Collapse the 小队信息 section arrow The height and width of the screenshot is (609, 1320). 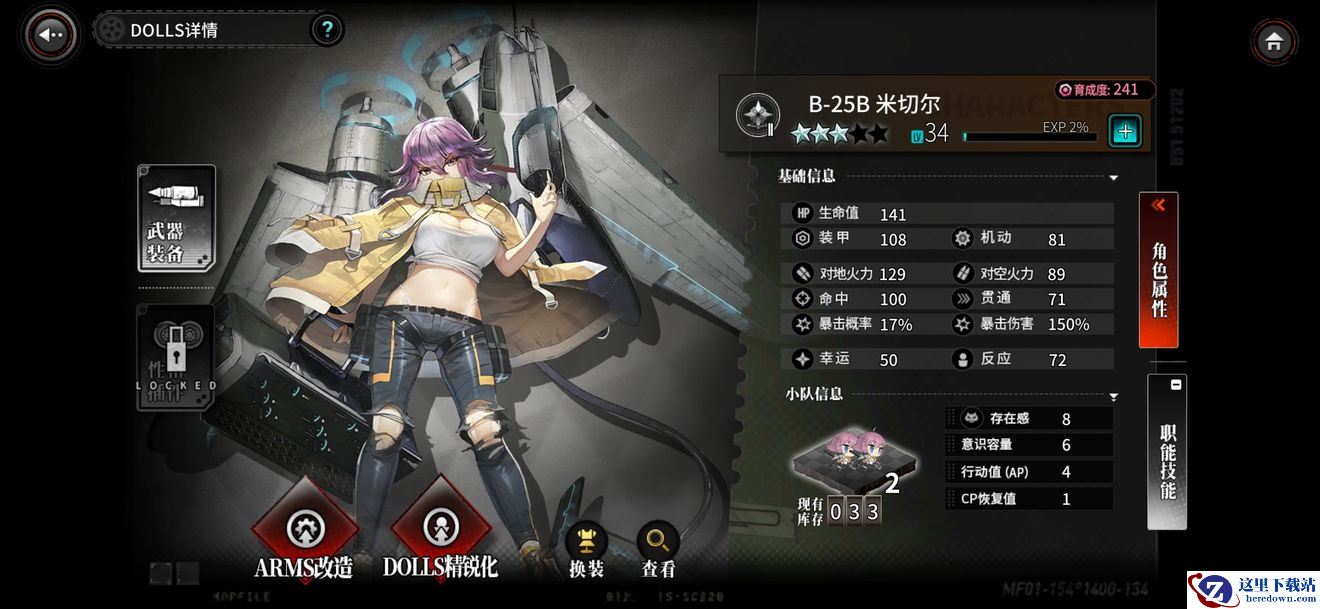pos(1114,397)
